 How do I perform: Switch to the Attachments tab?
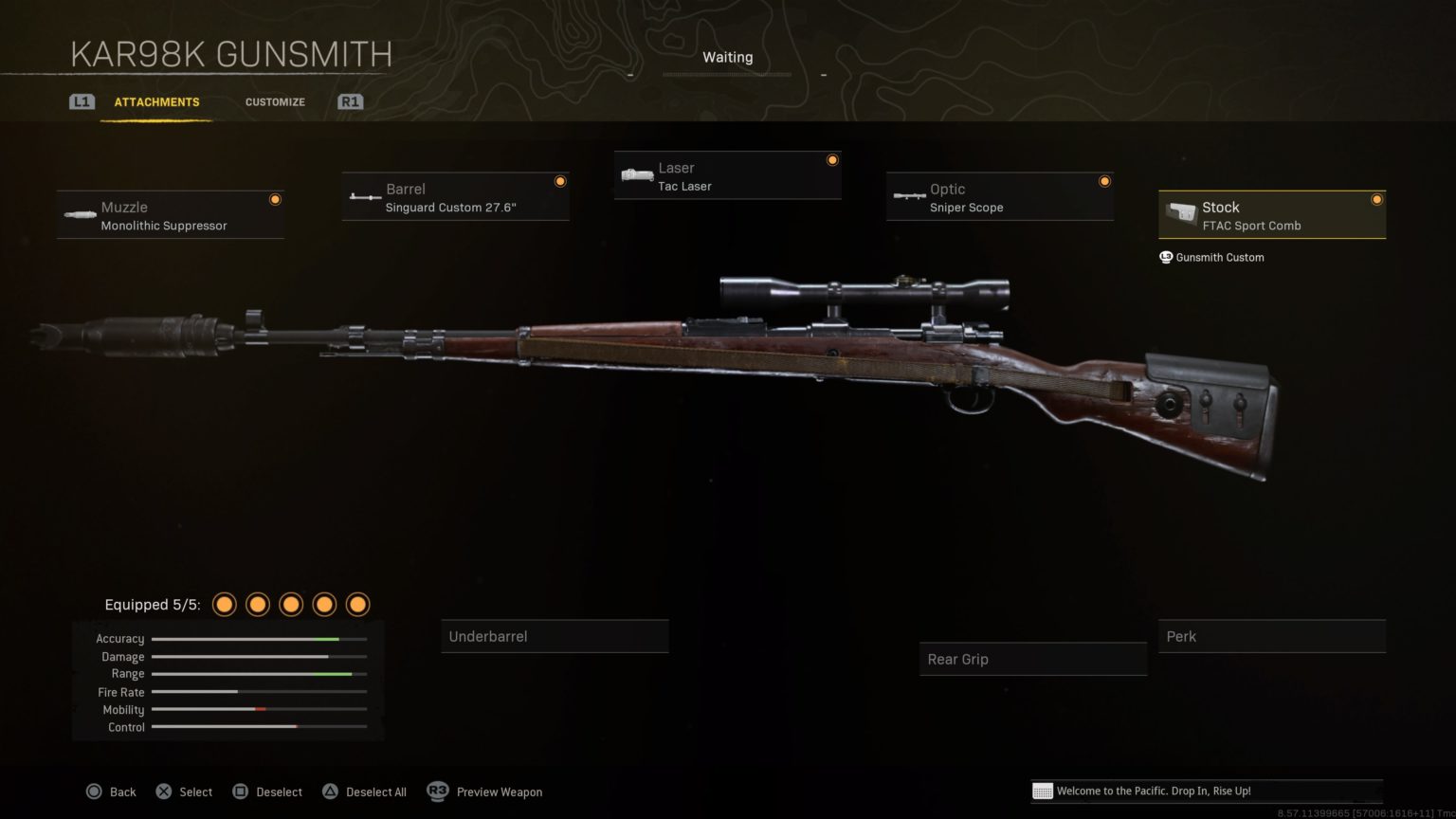(156, 101)
